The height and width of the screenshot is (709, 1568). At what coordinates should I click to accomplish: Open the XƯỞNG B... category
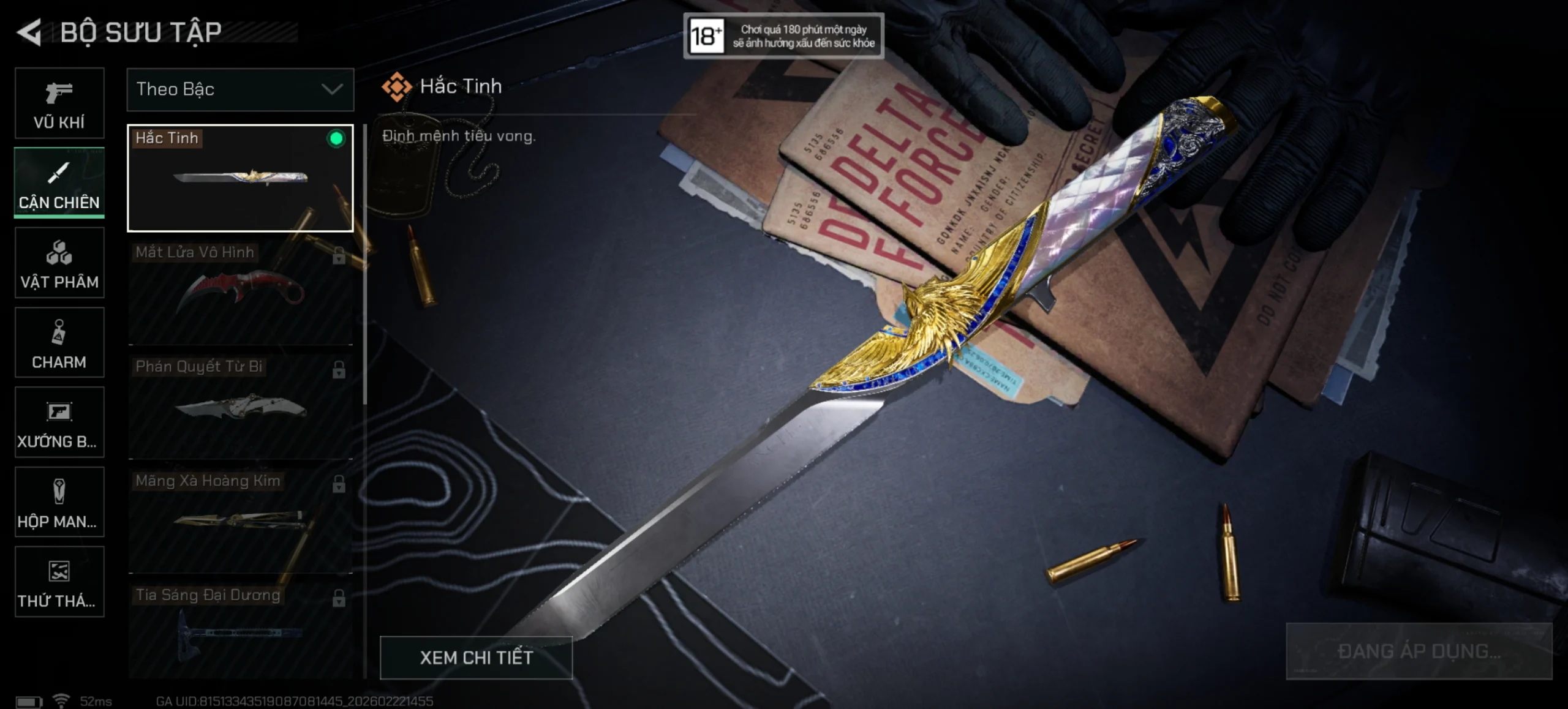click(59, 422)
